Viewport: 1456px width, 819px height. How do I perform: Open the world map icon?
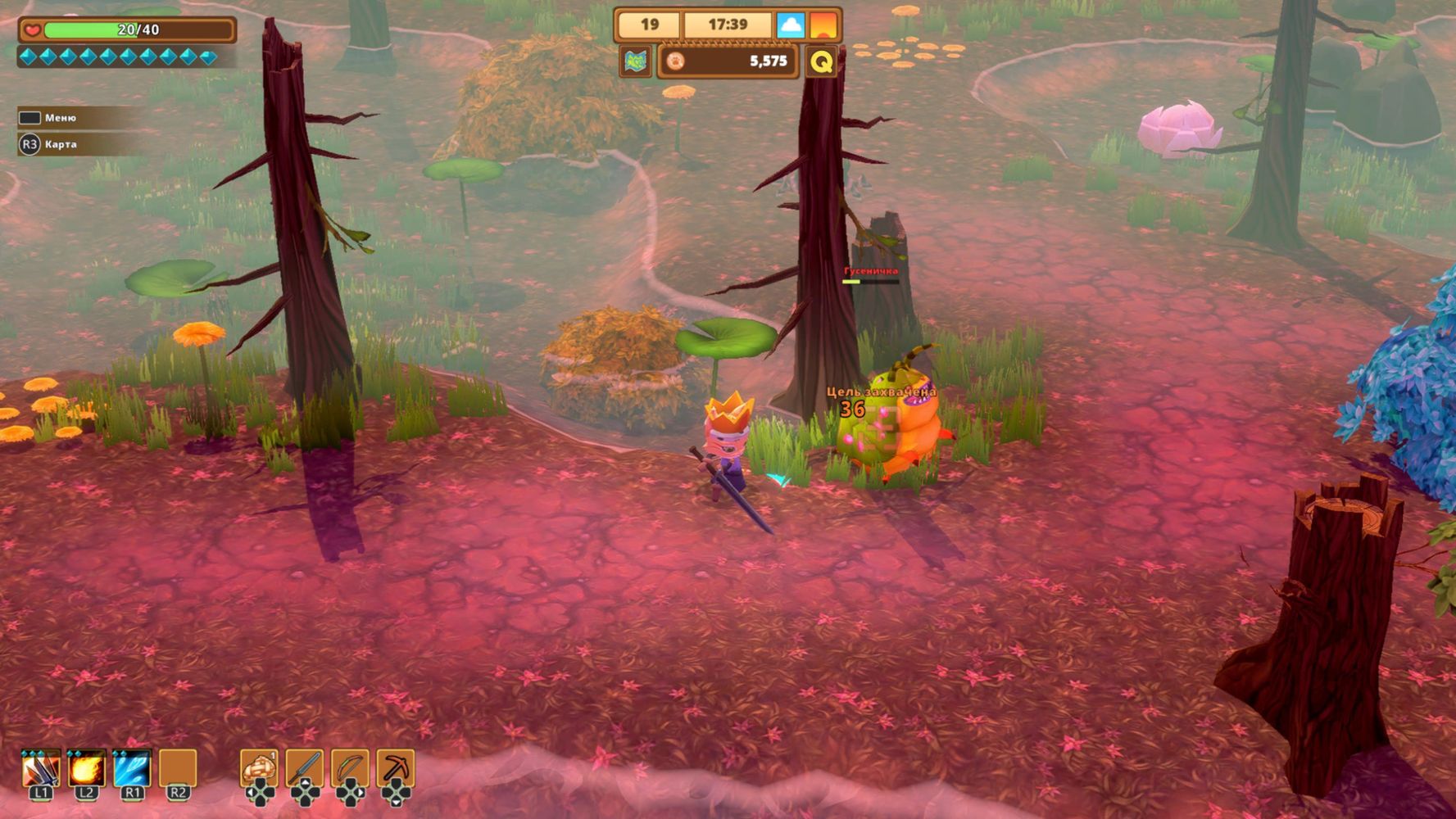pos(636,61)
